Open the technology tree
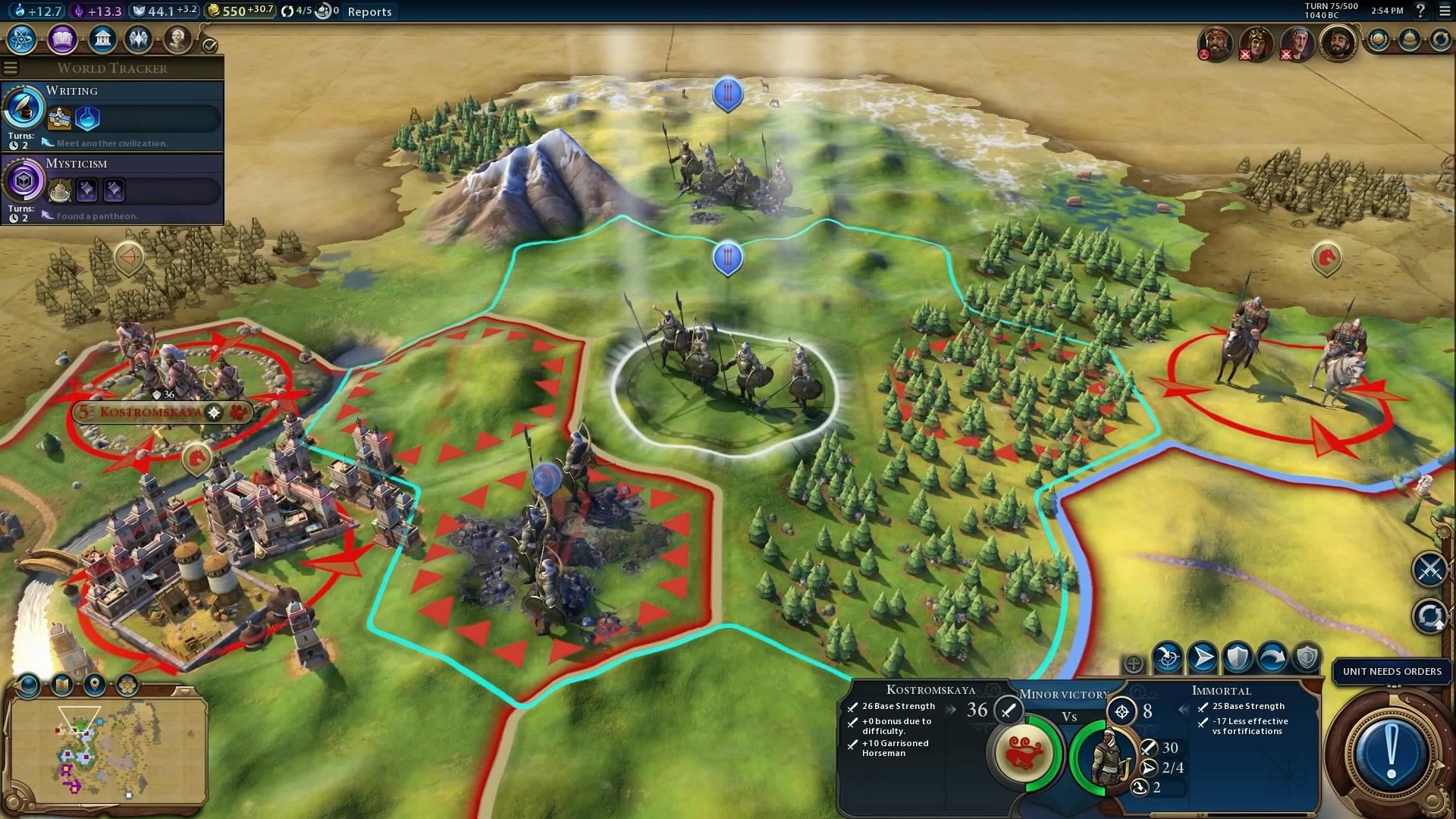 (22, 39)
